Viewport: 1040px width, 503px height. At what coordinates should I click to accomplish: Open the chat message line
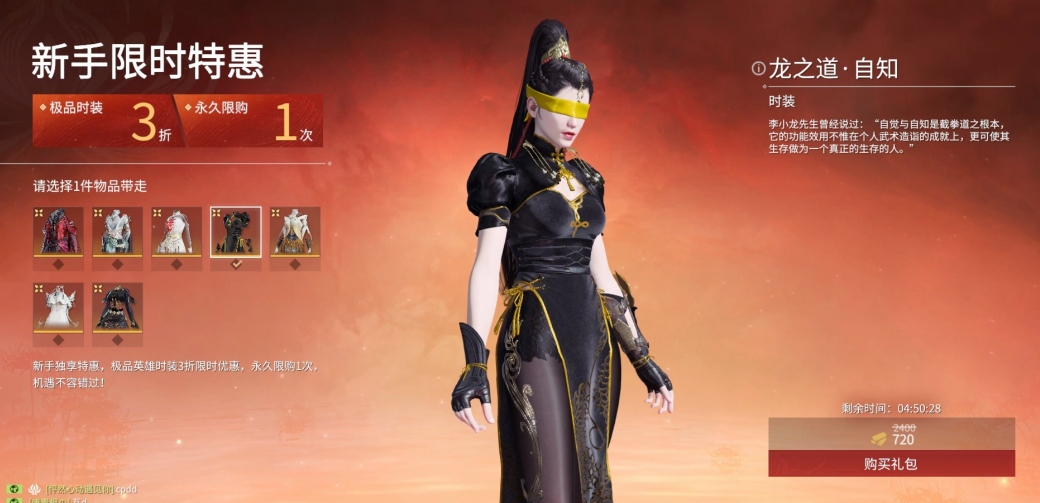coord(88,490)
